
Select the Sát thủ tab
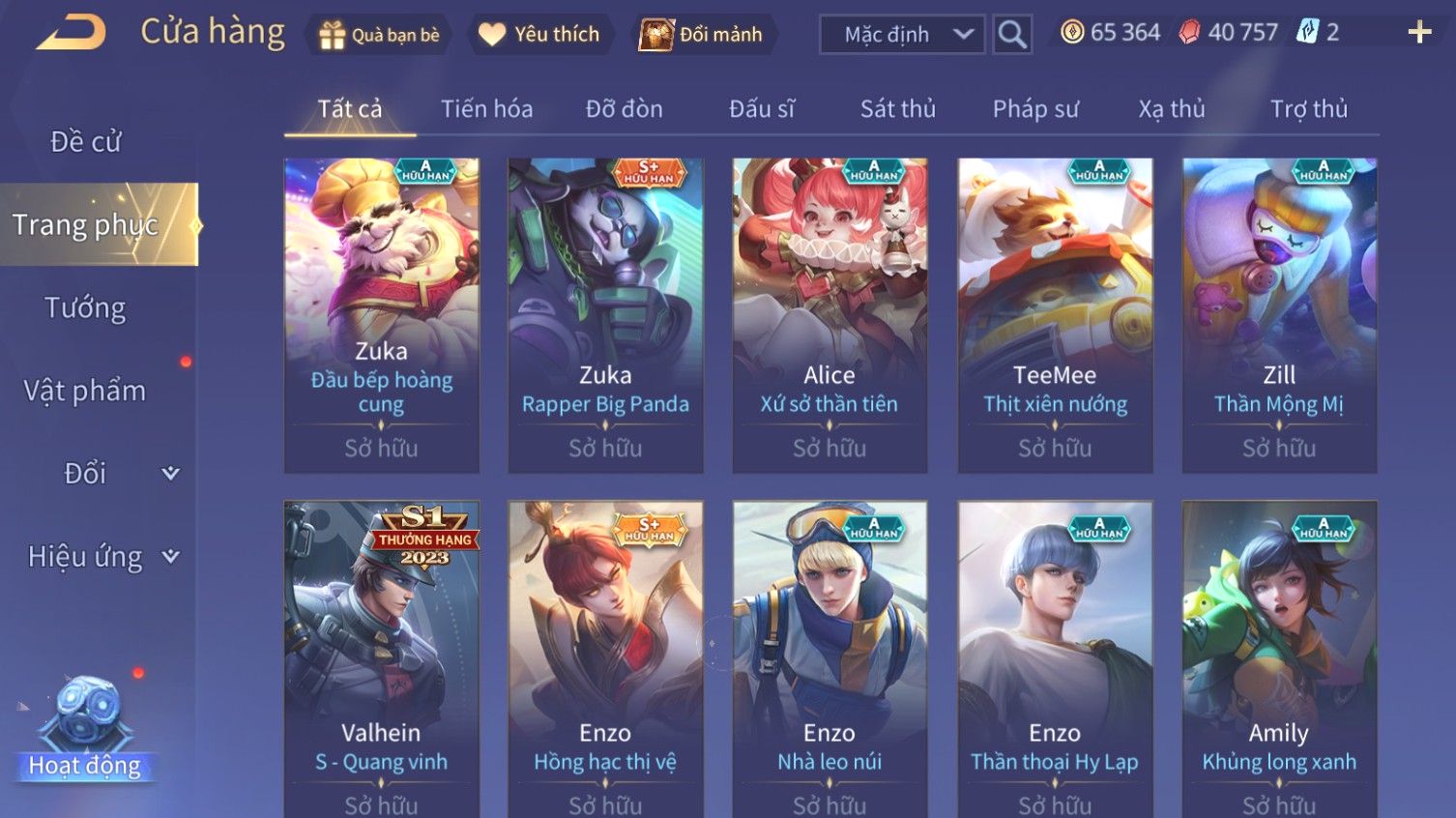point(897,109)
